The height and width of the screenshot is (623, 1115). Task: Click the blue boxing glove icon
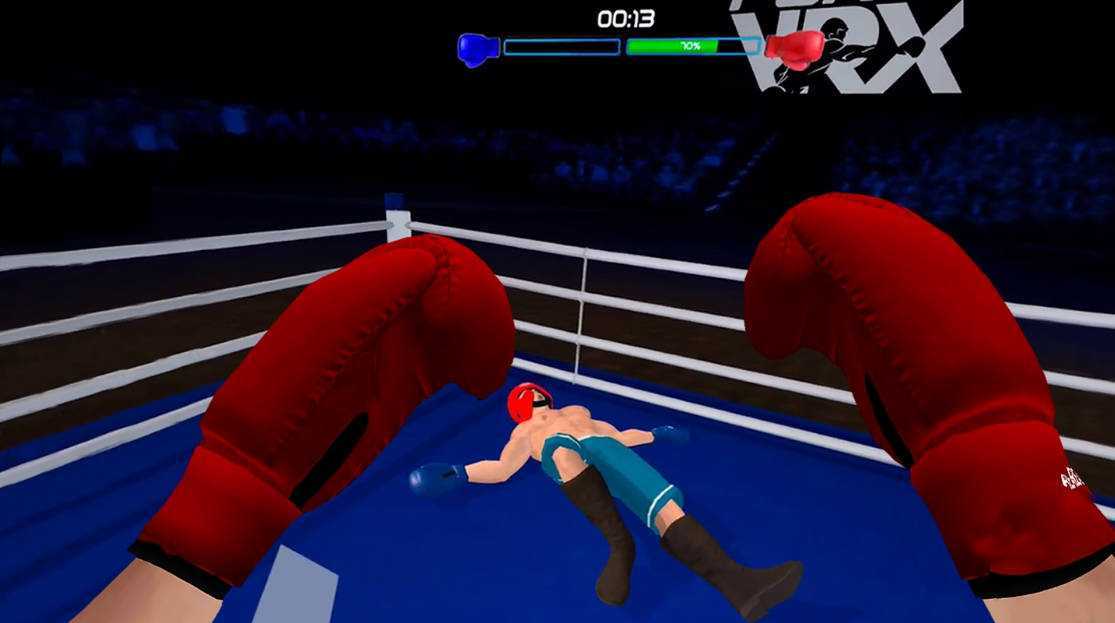(478, 48)
